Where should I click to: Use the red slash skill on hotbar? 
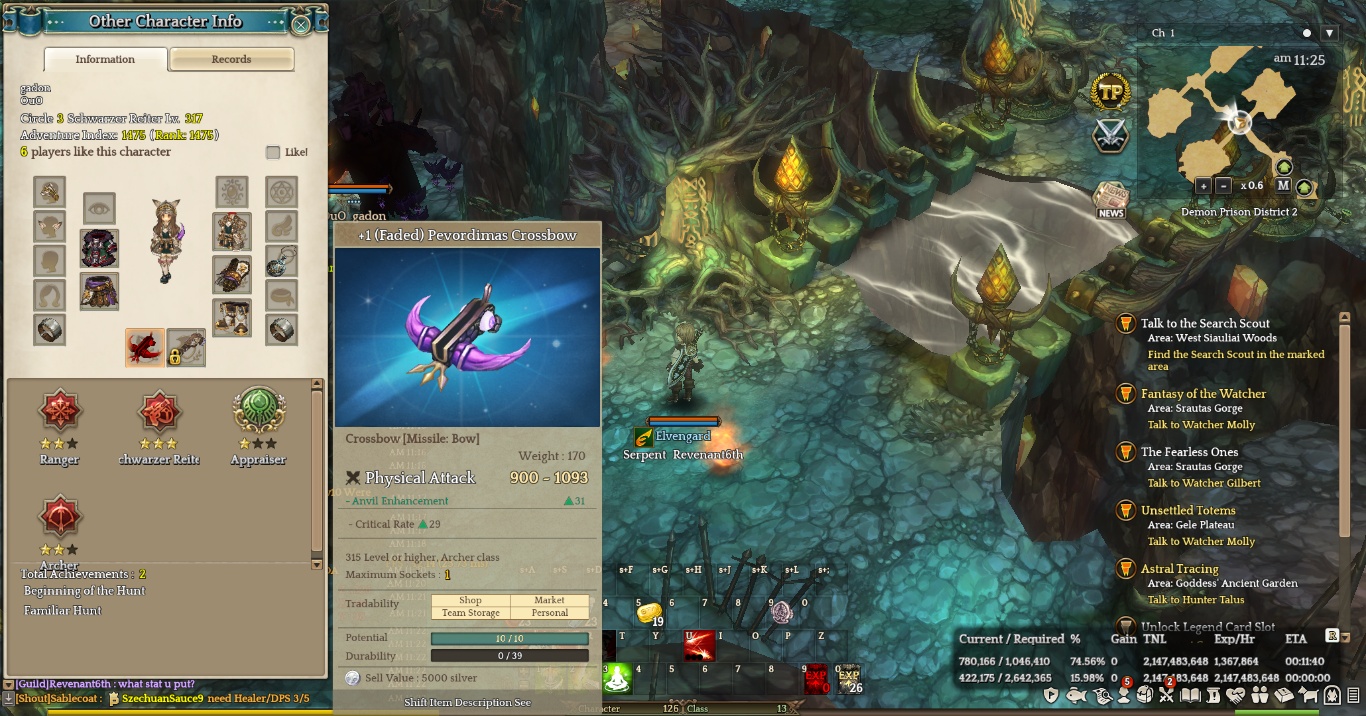pos(699,645)
